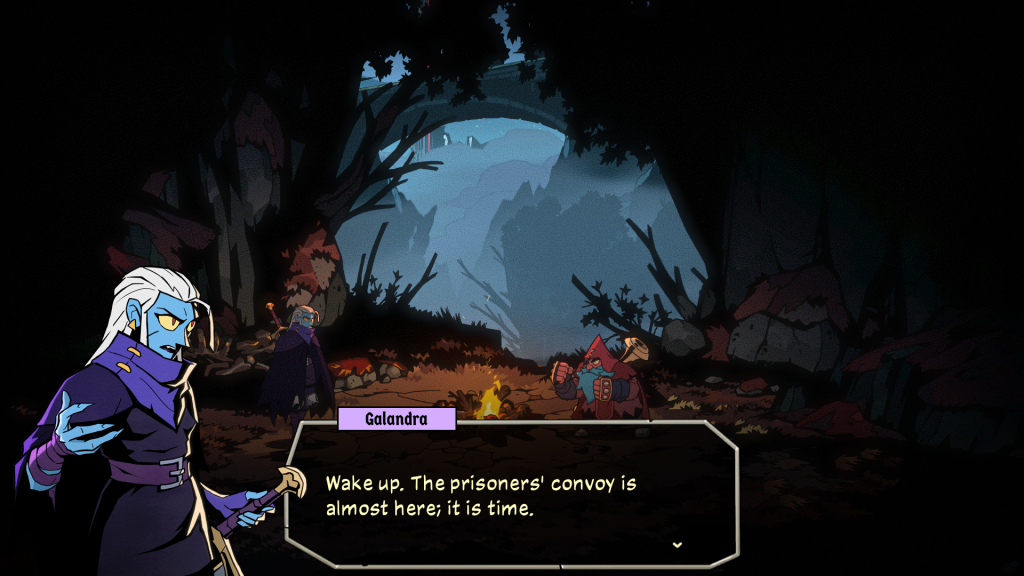Advance dialogue with the small down arrow
This screenshot has height=576, width=1024.
677,545
